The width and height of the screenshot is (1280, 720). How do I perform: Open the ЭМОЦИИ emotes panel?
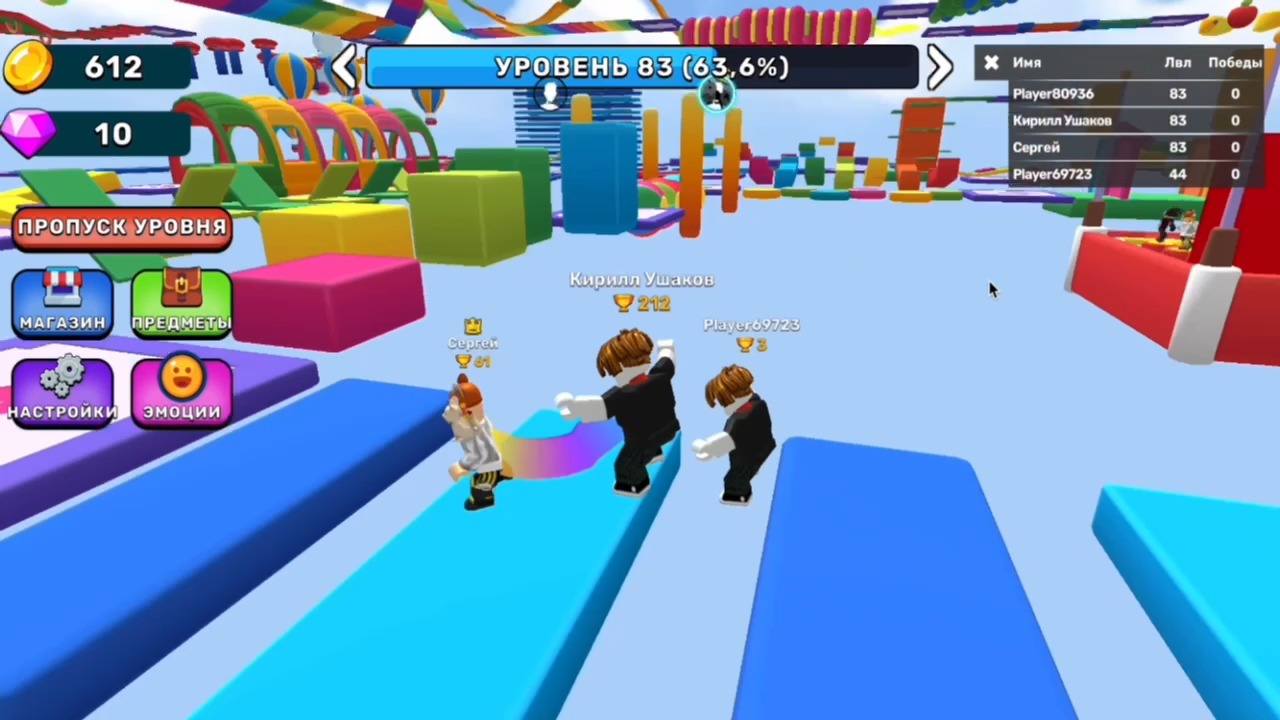click(180, 390)
